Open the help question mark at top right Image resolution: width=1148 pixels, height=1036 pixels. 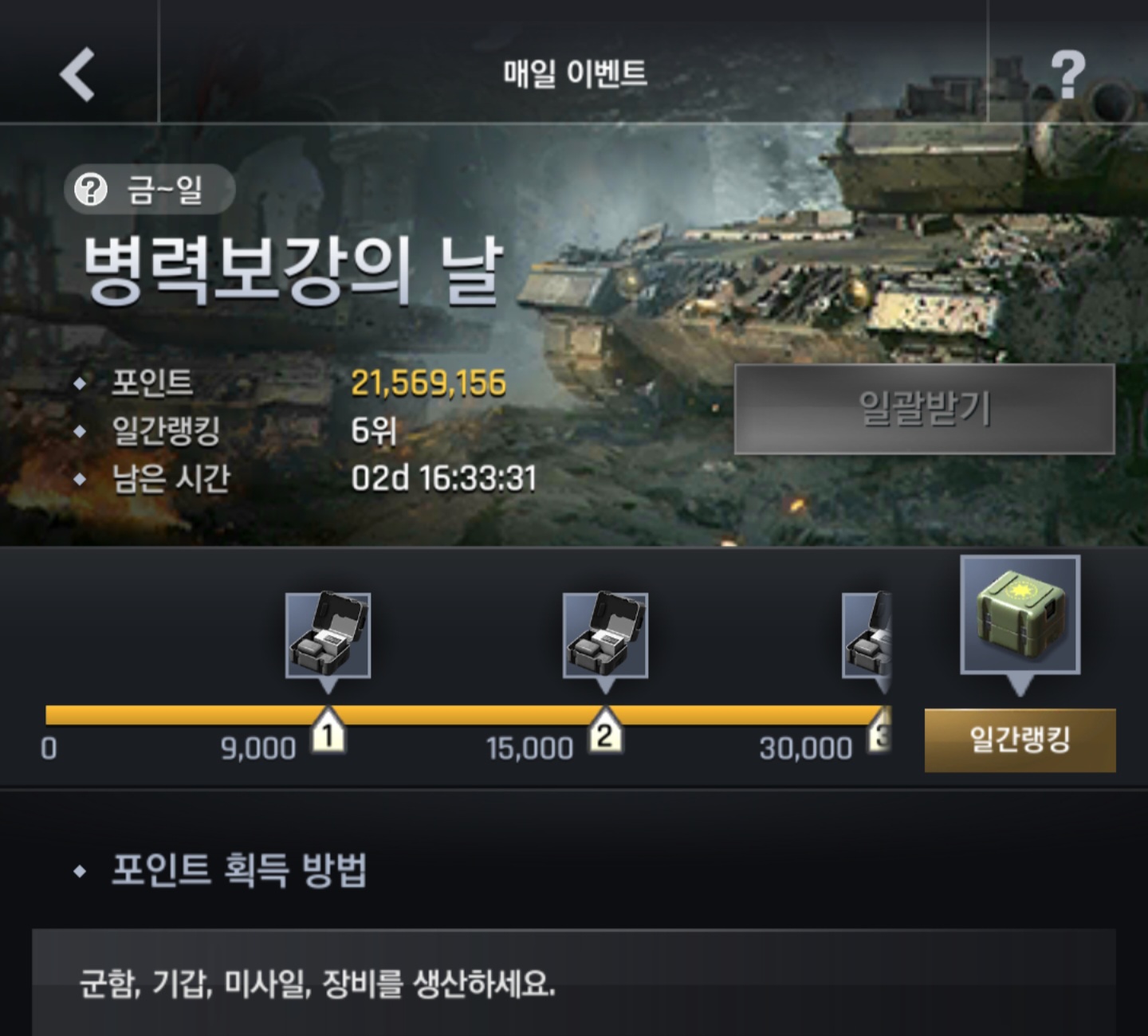(1067, 74)
